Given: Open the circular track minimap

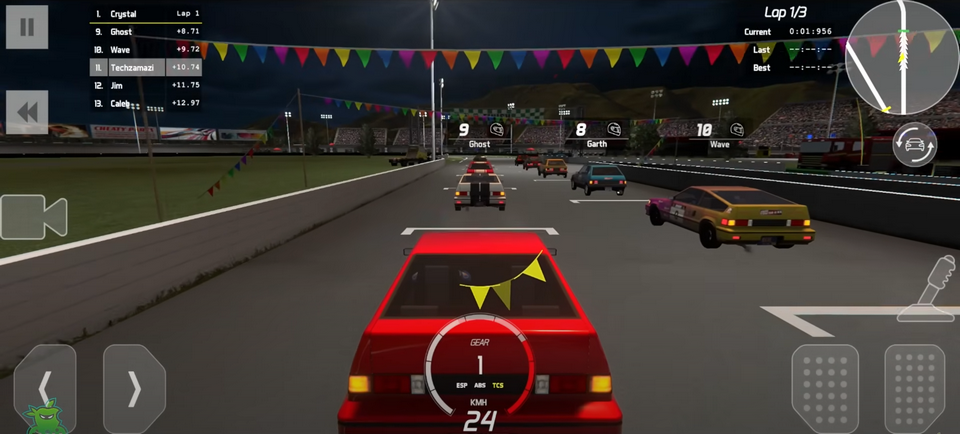Looking at the screenshot, I should click(902, 58).
